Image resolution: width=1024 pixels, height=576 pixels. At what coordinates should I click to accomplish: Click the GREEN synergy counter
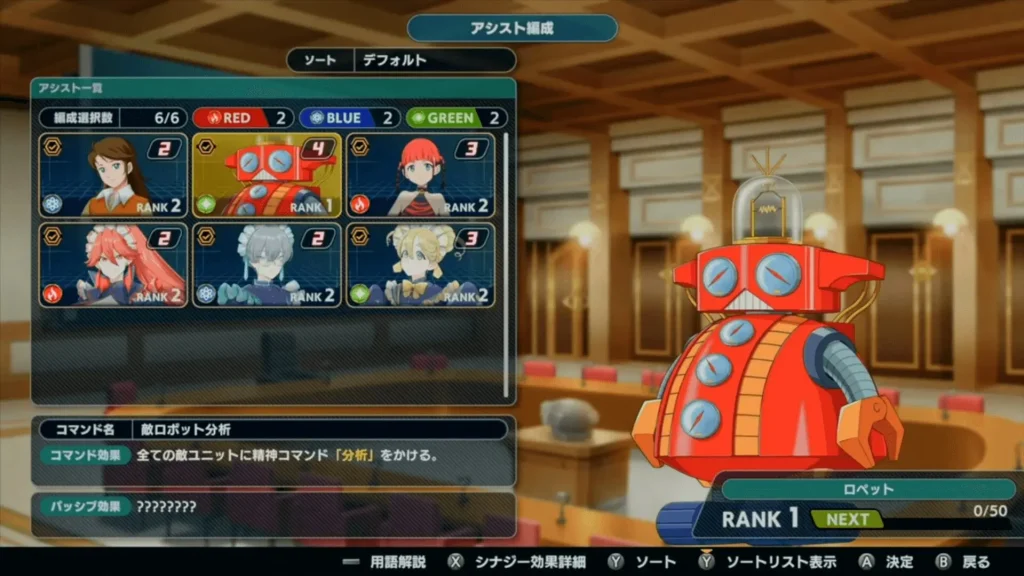[x=456, y=118]
